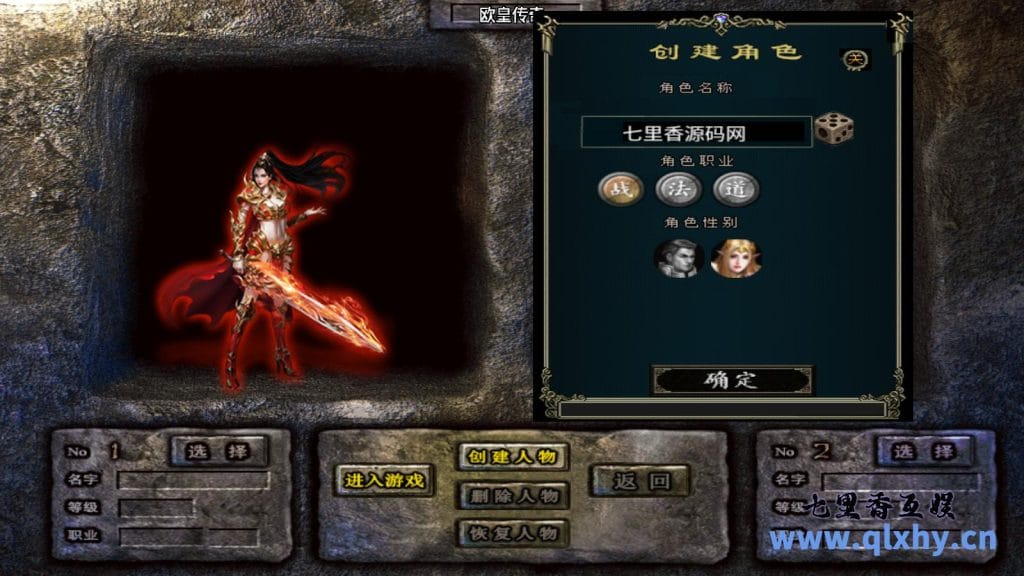Pick the Taoist (道) class

[736, 188]
